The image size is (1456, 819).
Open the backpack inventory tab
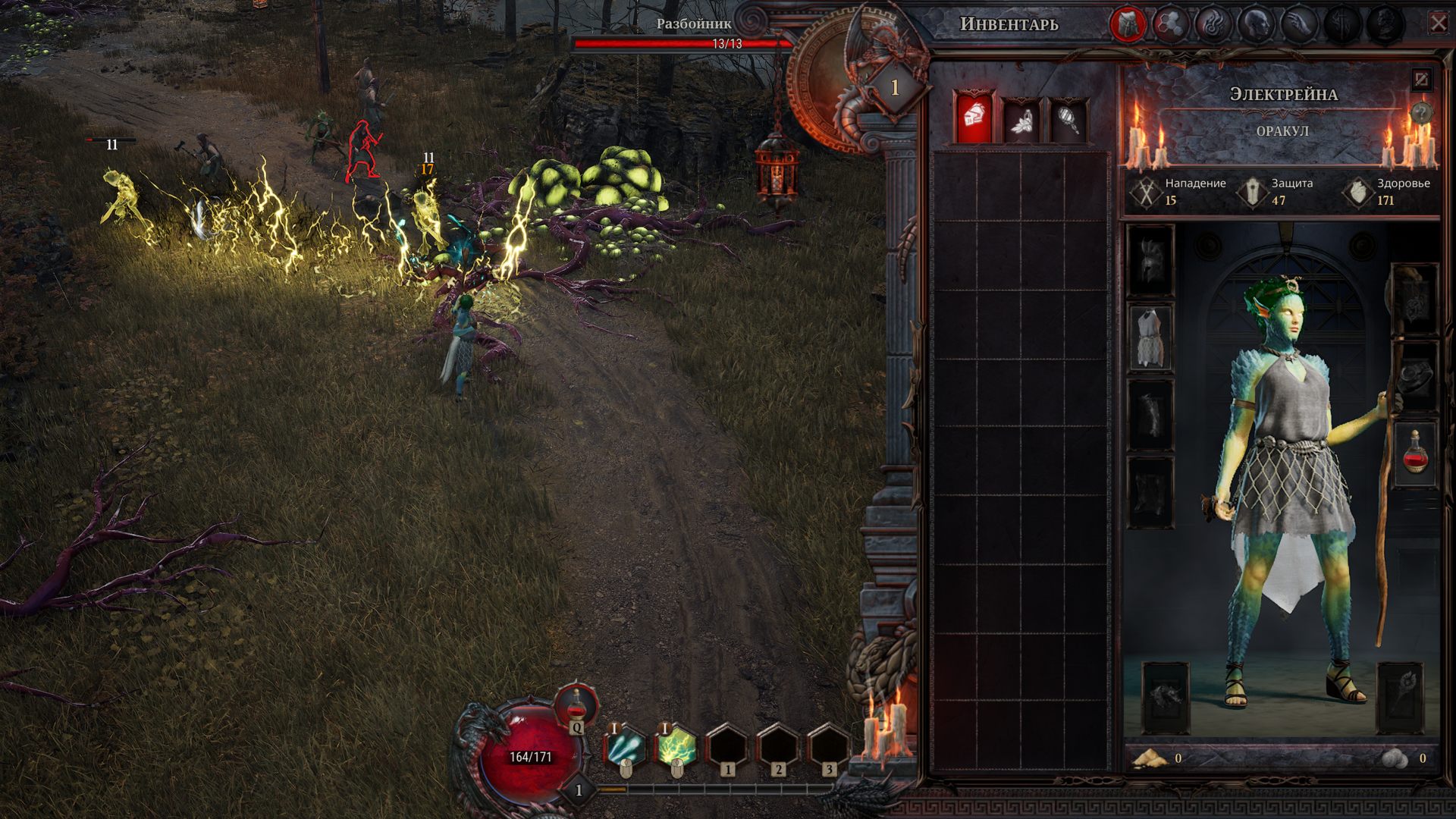coord(1128,24)
